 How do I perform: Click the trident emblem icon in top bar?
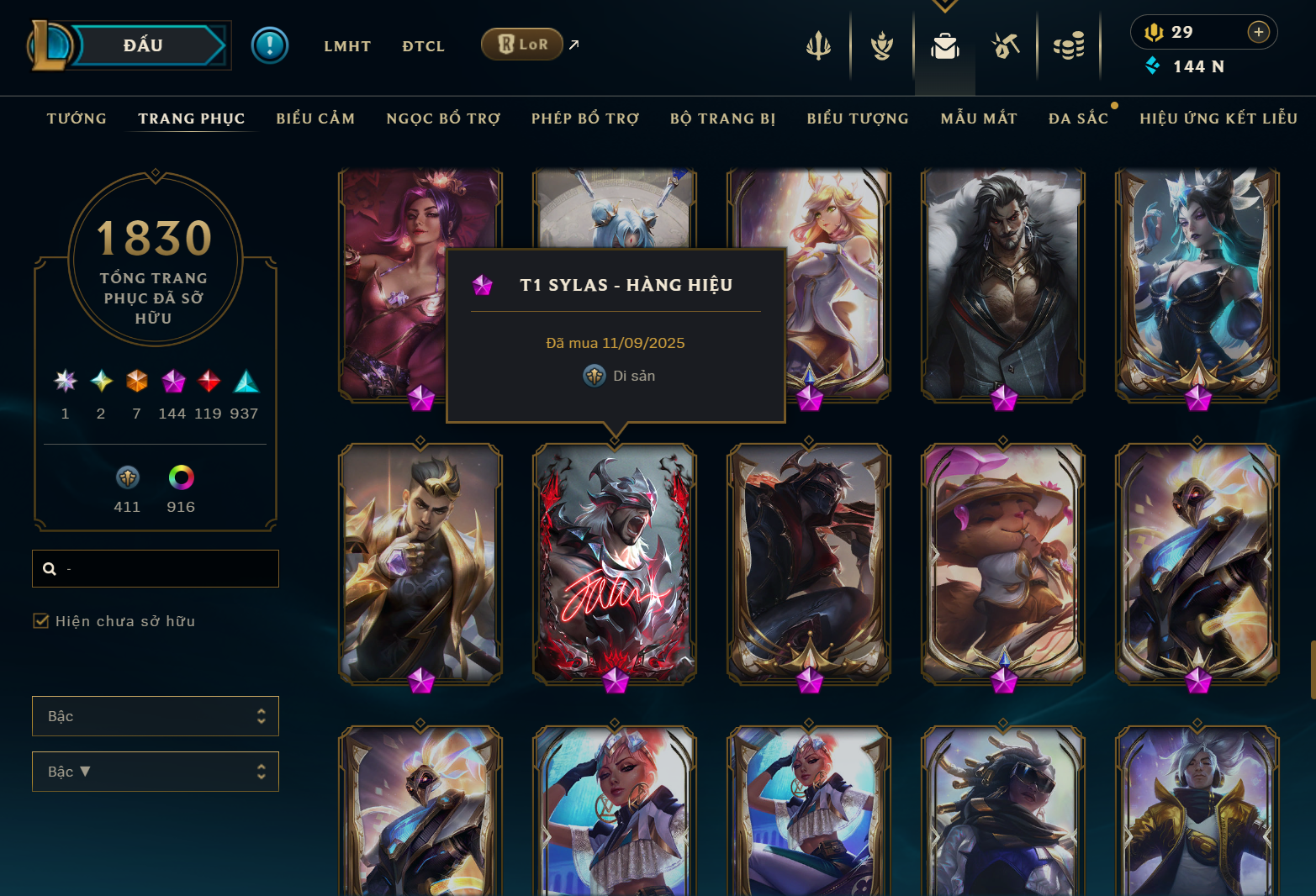[x=818, y=46]
